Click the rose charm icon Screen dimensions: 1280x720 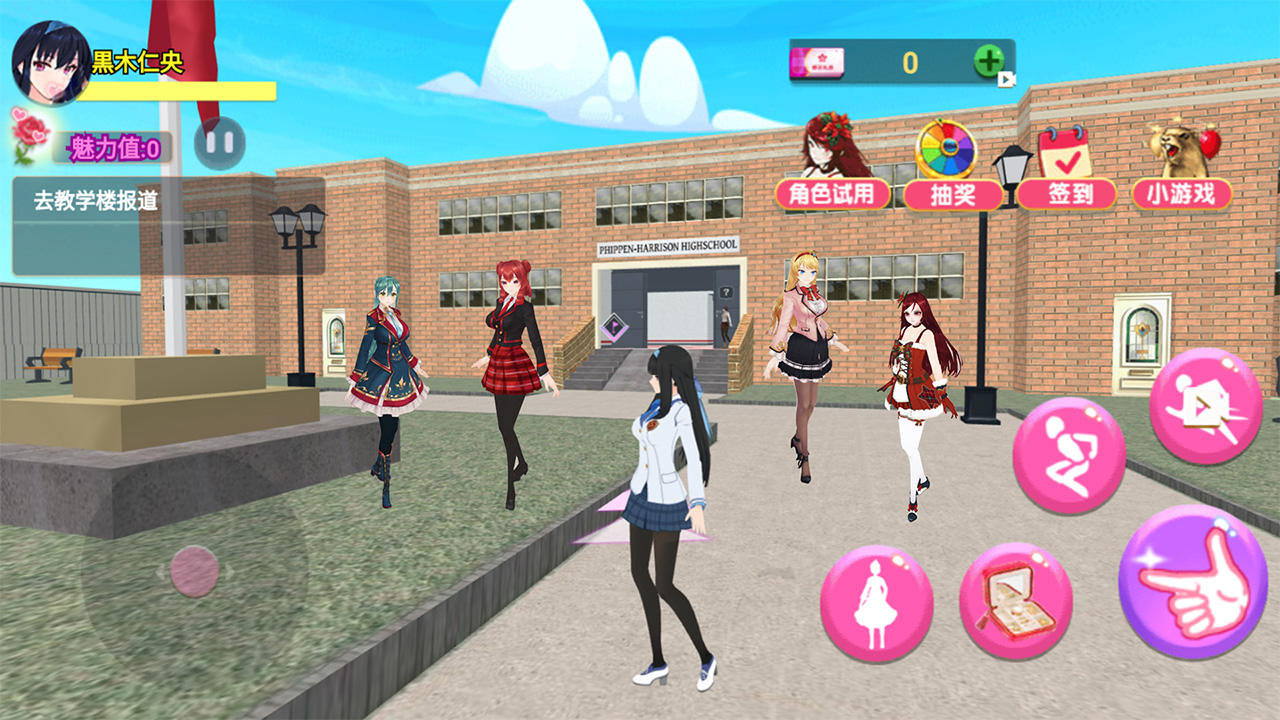click(30, 137)
